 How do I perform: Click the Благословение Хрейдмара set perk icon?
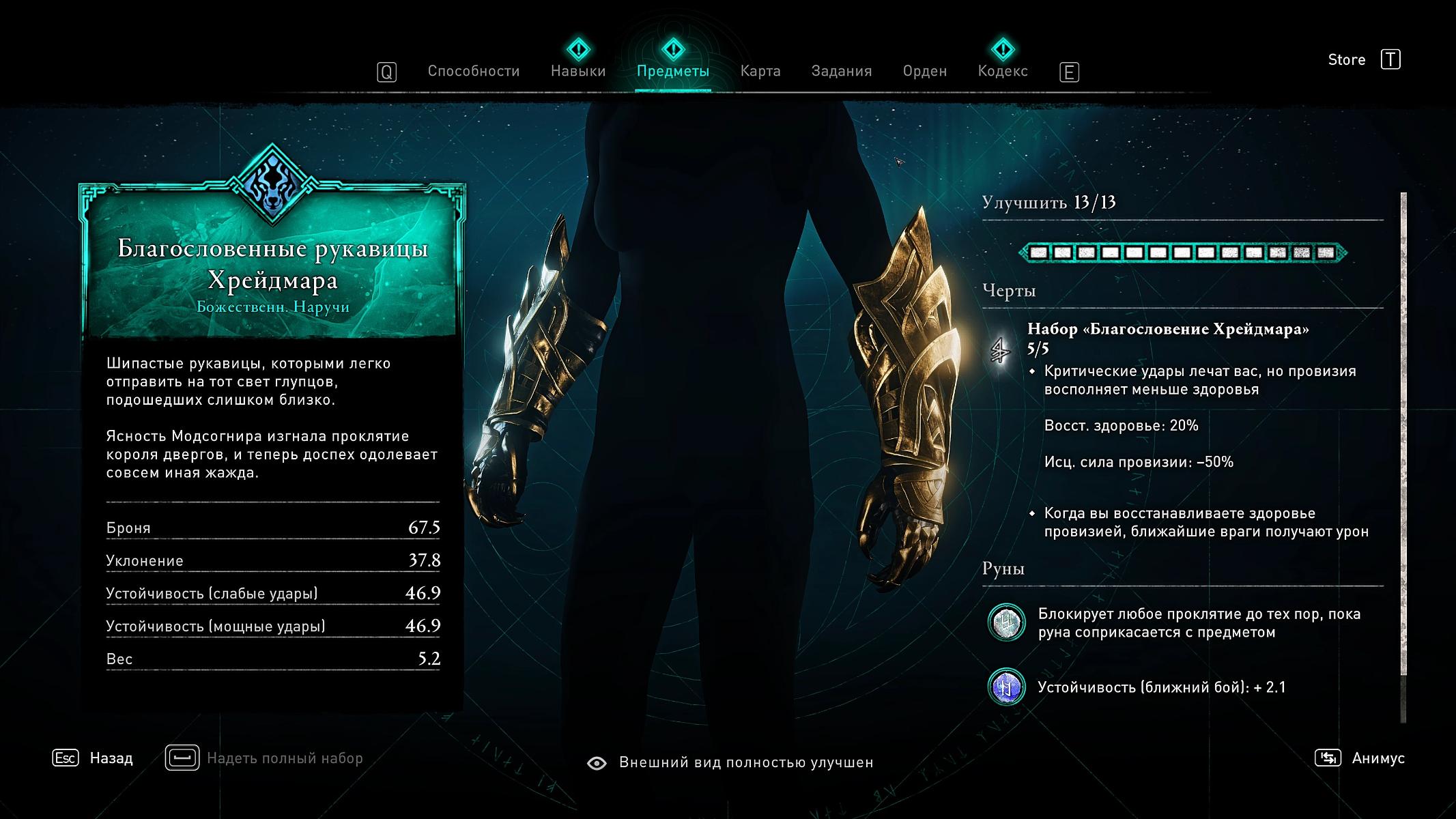[x=1001, y=351]
